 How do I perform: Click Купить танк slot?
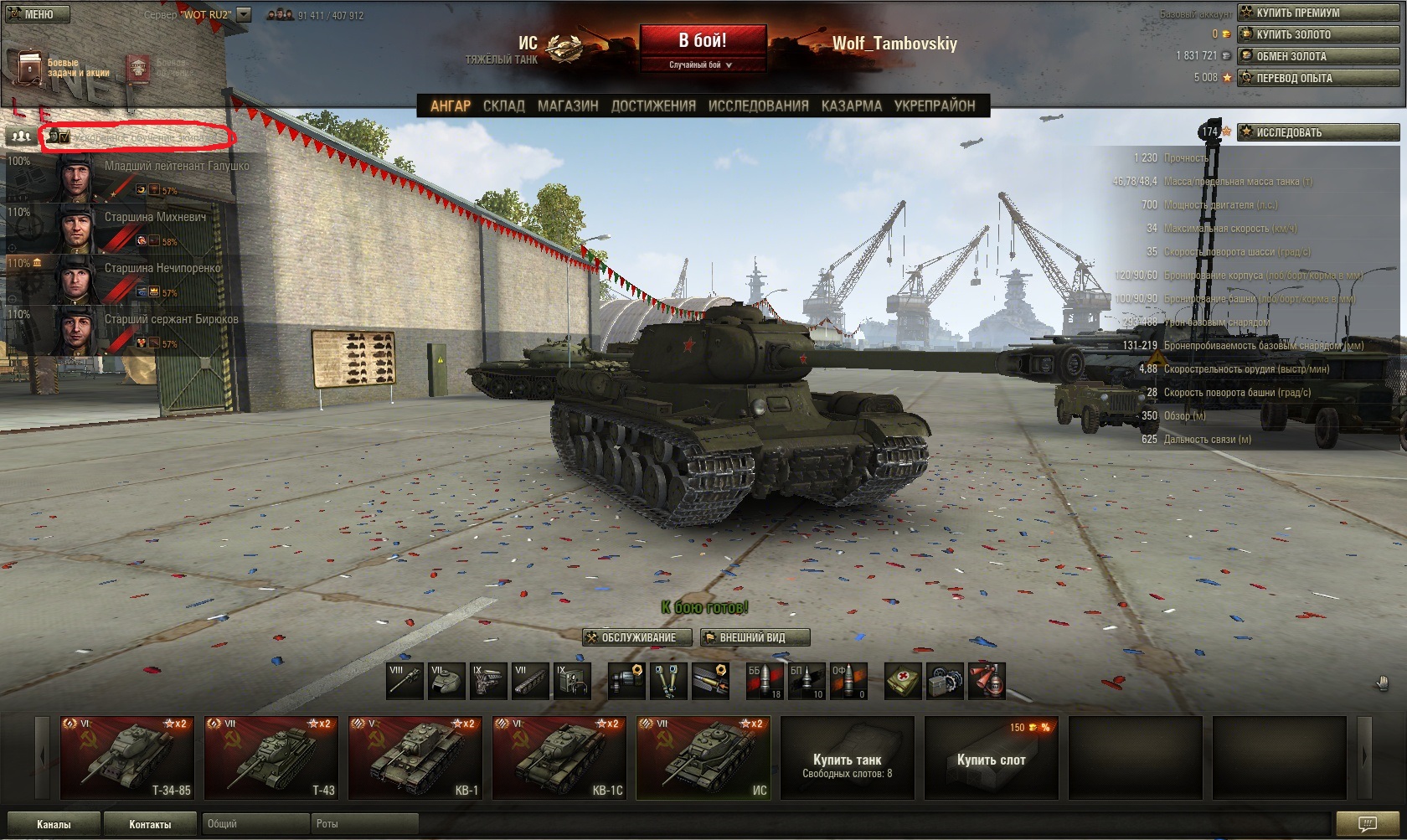point(847,758)
